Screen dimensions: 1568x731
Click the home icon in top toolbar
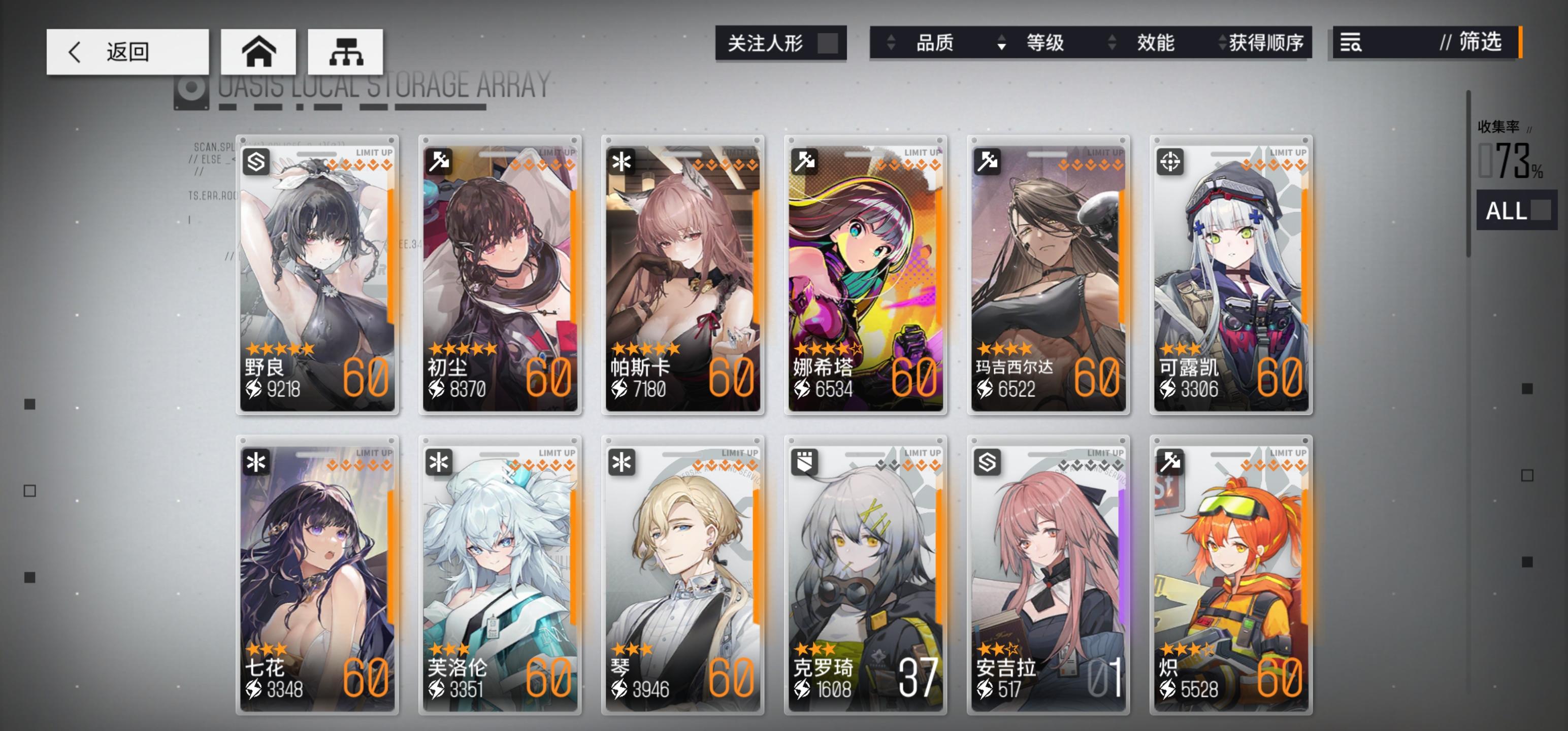[x=258, y=52]
